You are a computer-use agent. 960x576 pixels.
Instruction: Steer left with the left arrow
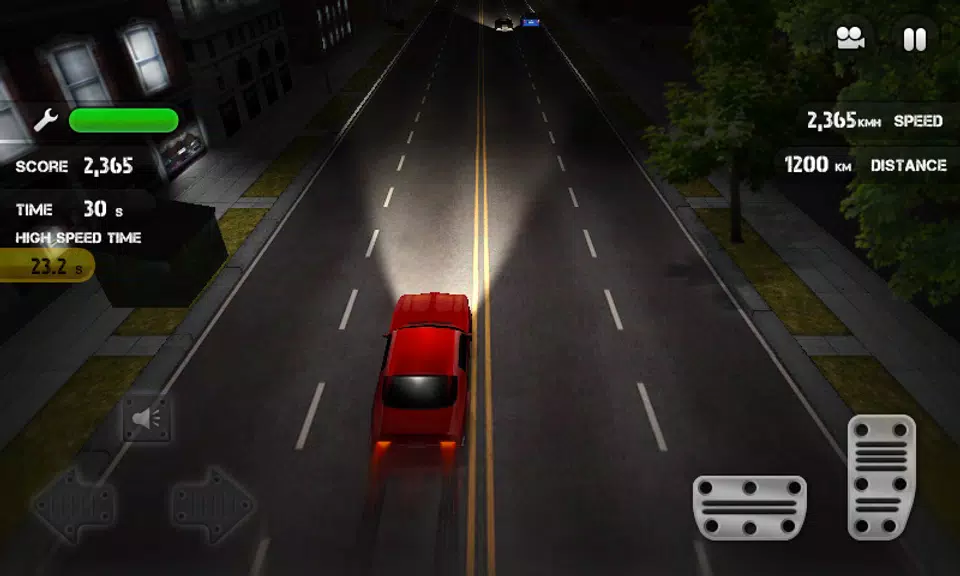coord(73,505)
